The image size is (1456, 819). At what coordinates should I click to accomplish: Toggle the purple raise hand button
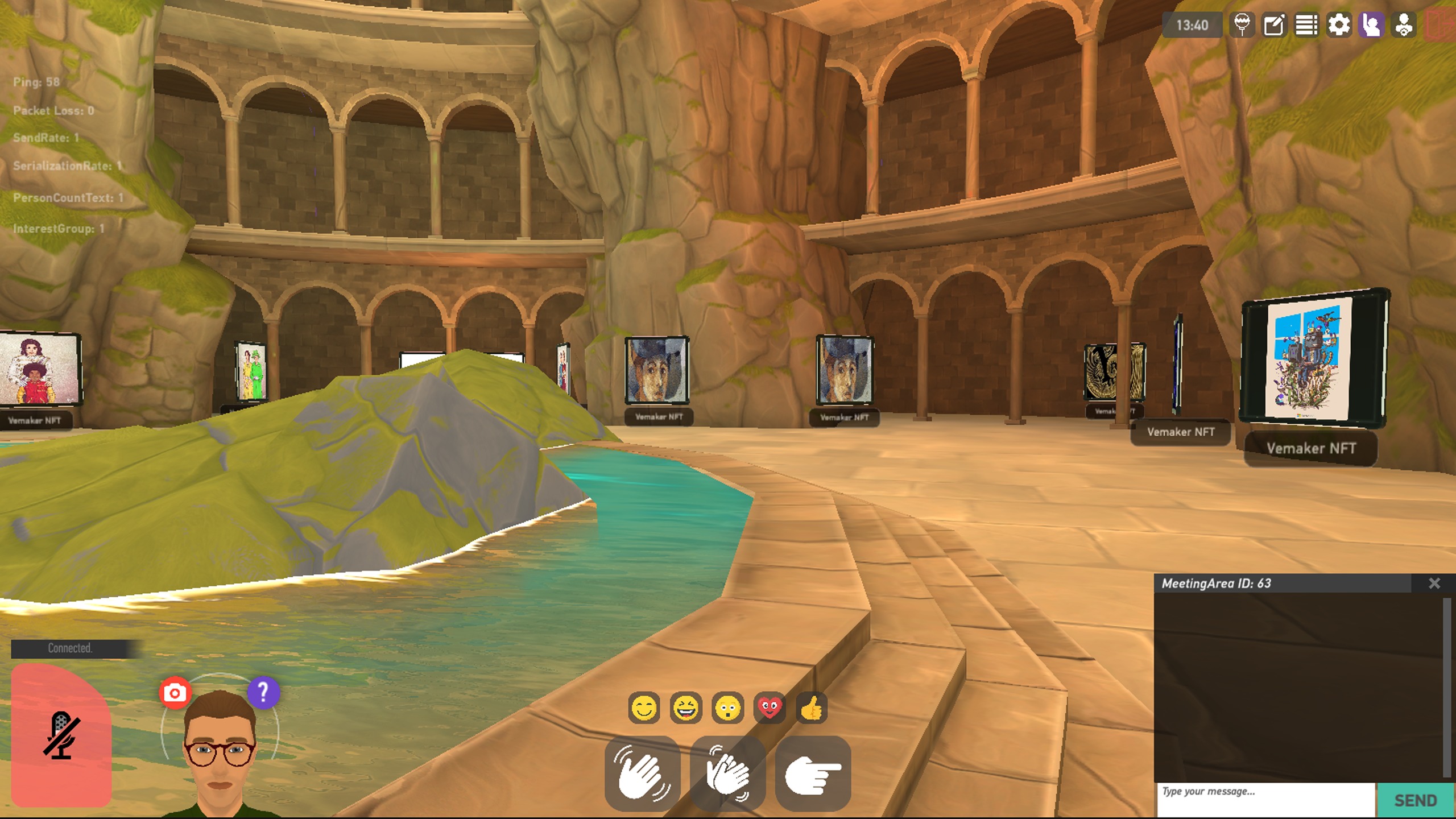[1371, 26]
